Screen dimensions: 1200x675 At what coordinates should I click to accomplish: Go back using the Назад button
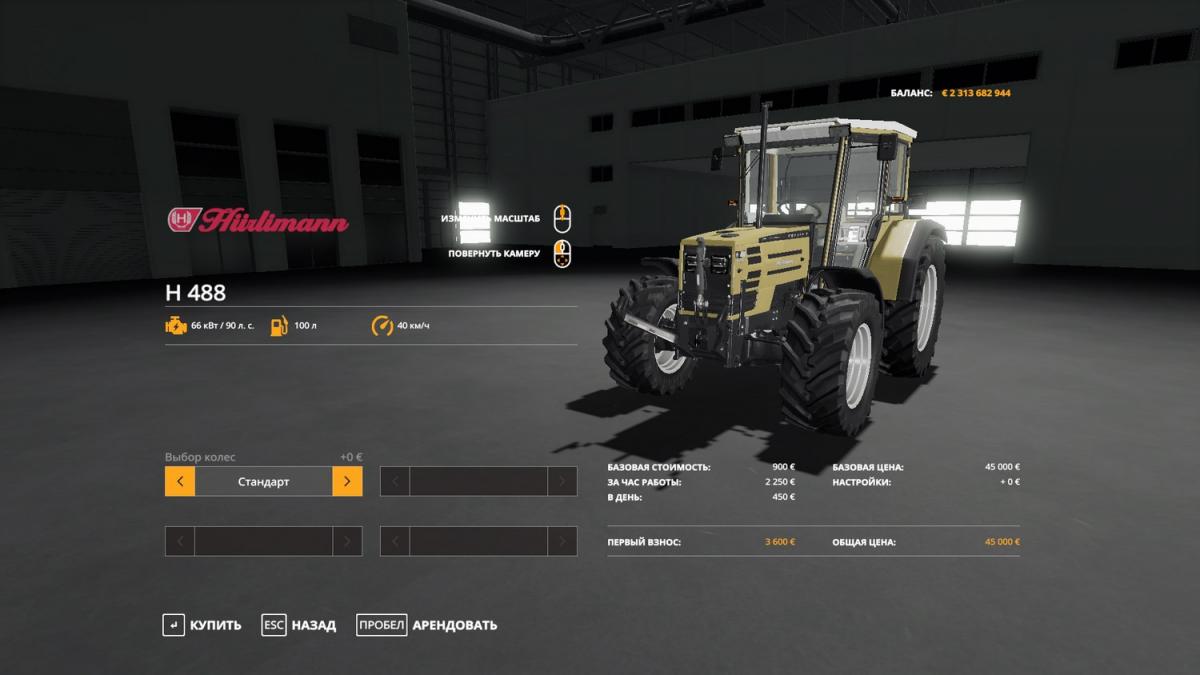coord(299,625)
